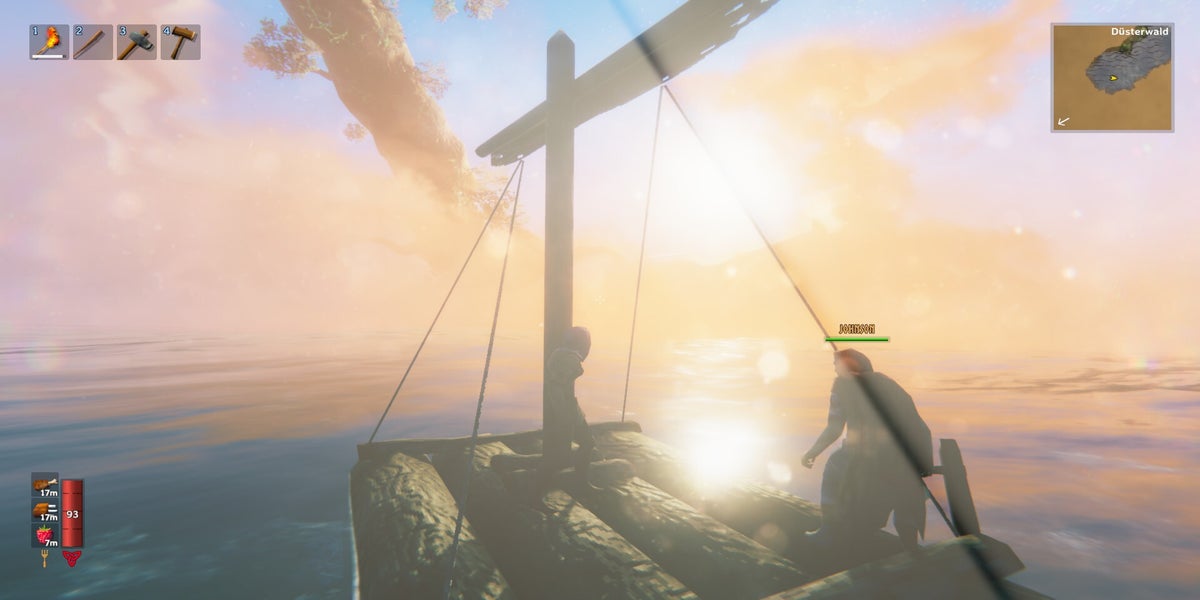
Task: Click the topmost cooked meat food icon
Action: coord(45,484)
